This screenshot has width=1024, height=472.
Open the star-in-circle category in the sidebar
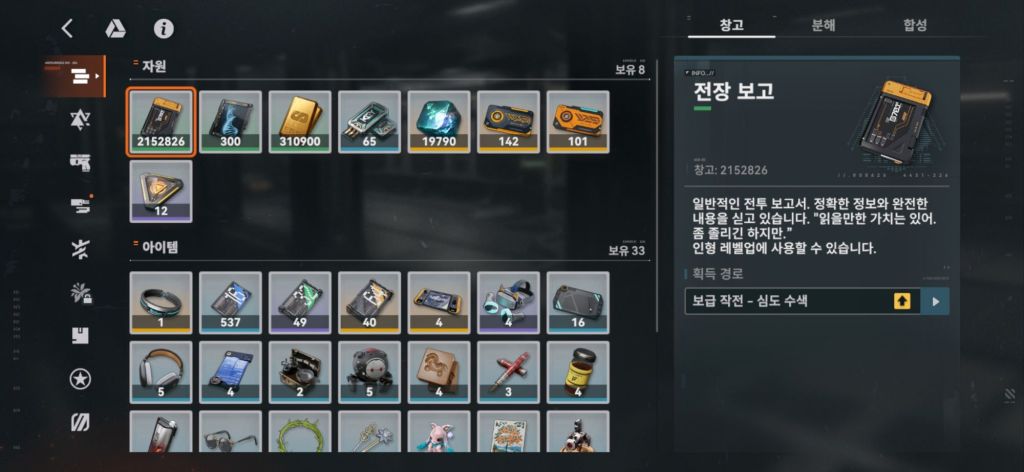pyautogui.click(x=80, y=379)
